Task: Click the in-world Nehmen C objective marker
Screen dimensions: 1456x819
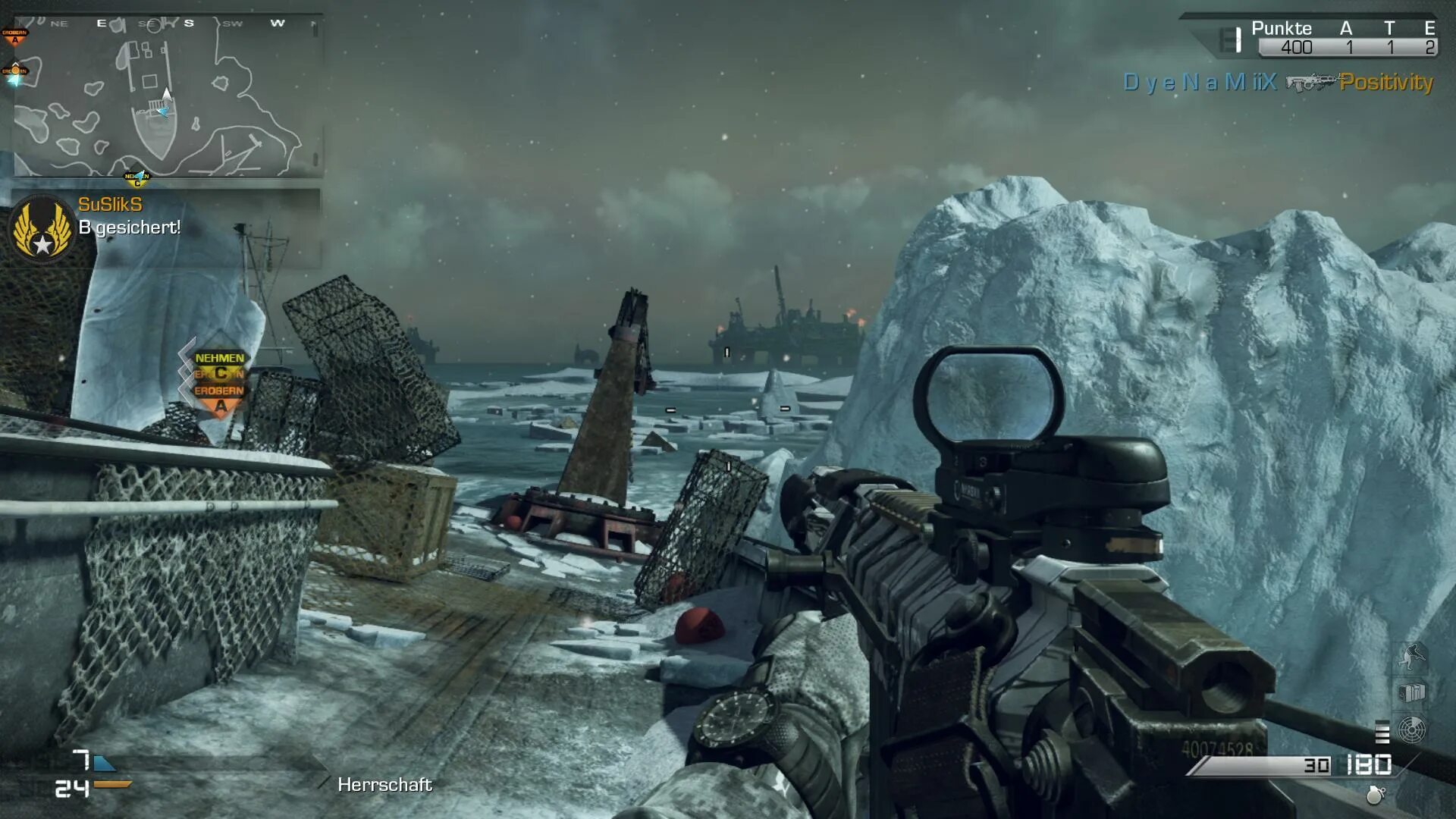Action: pos(219,365)
